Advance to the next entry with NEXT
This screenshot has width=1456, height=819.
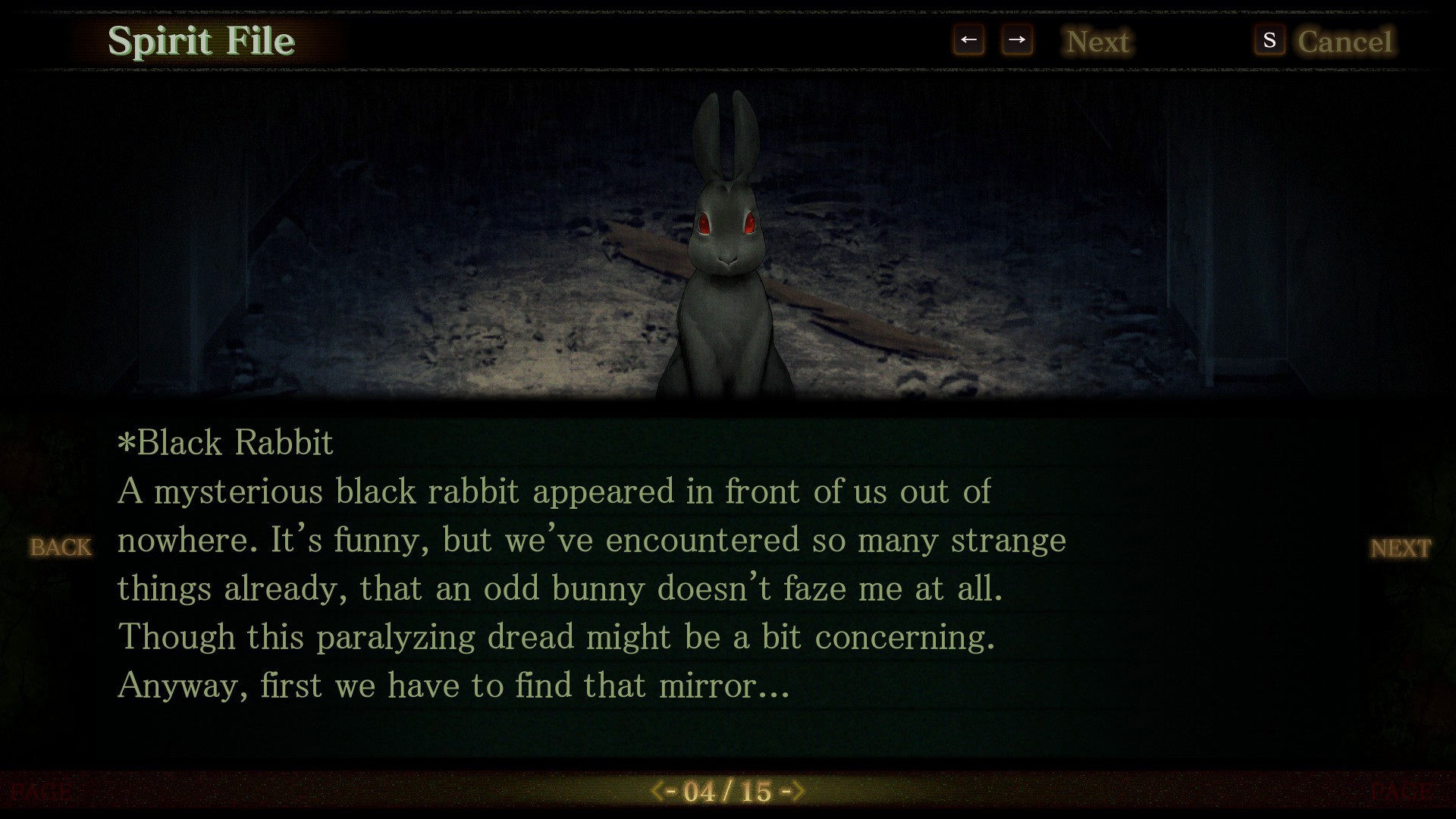click(1400, 548)
